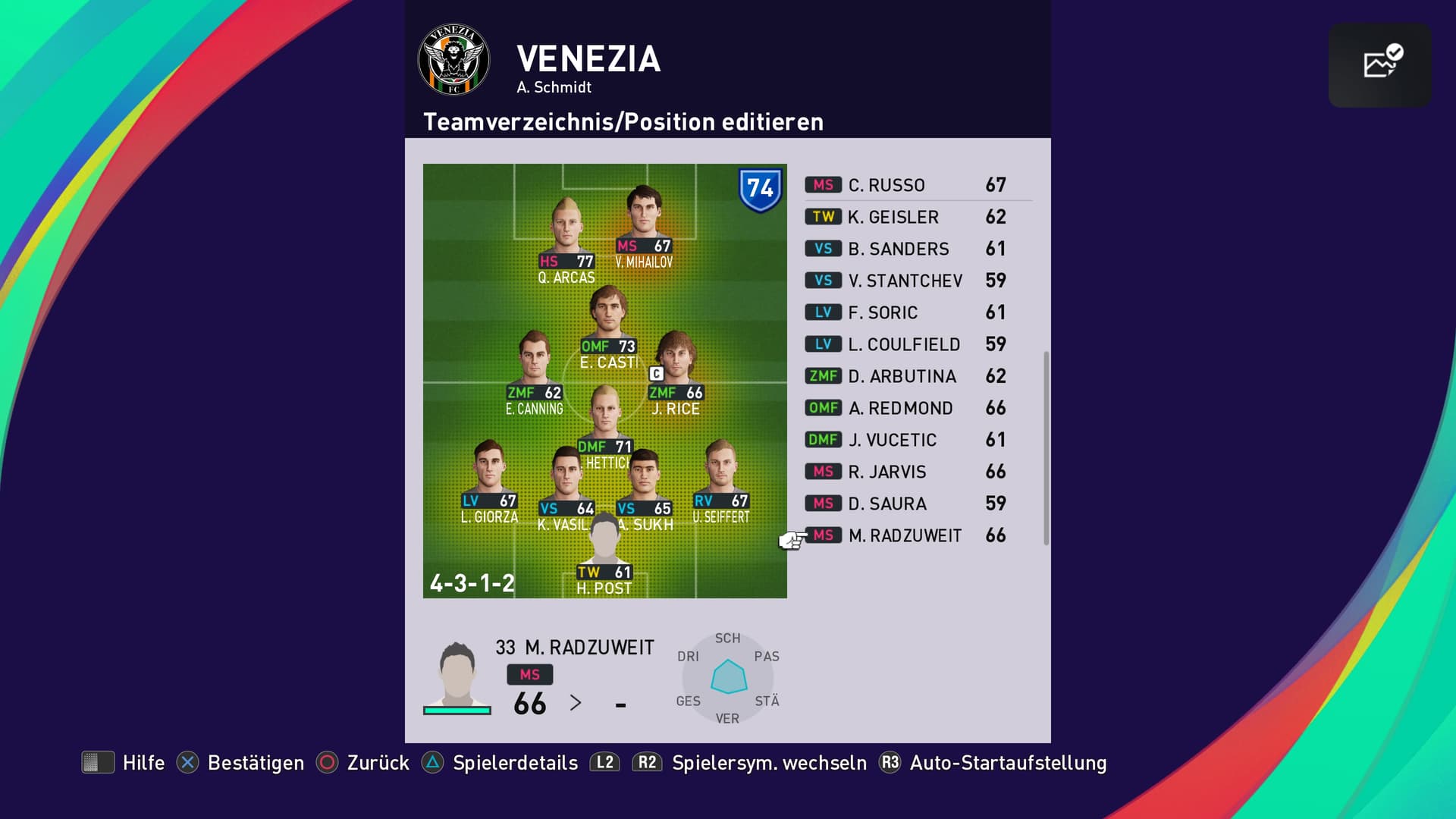Viewport: 1456px width, 819px height.
Task: Select left back L. Giorza on the pitch
Action: [x=489, y=474]
